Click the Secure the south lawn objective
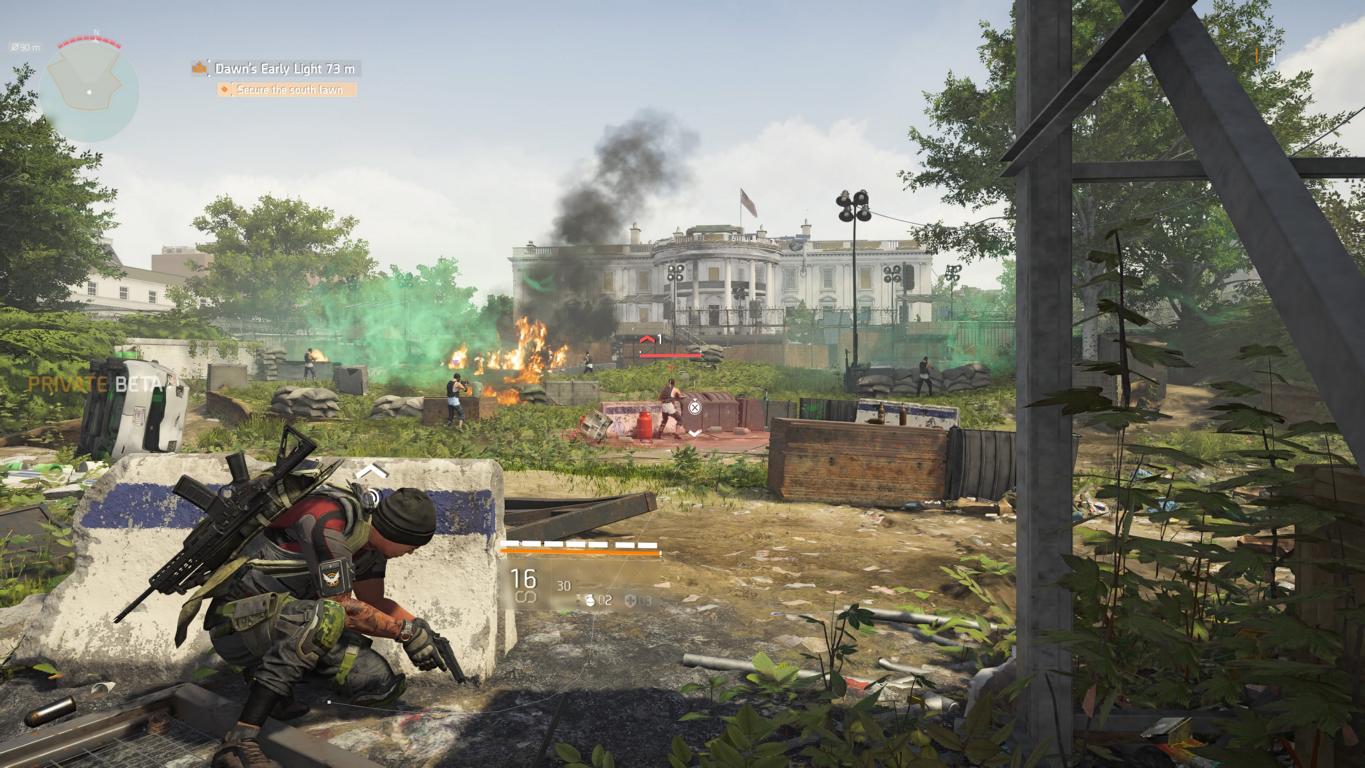The width and height of the screenshot is (1365, 768). (x=287, y=90)
